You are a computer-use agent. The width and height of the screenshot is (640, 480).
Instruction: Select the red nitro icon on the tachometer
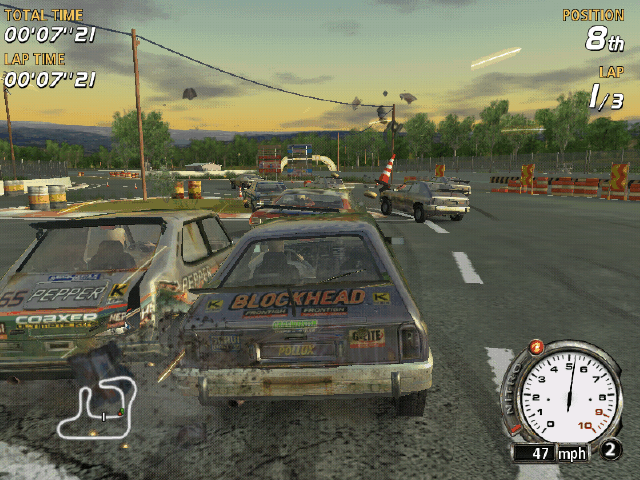coord(536,347)
